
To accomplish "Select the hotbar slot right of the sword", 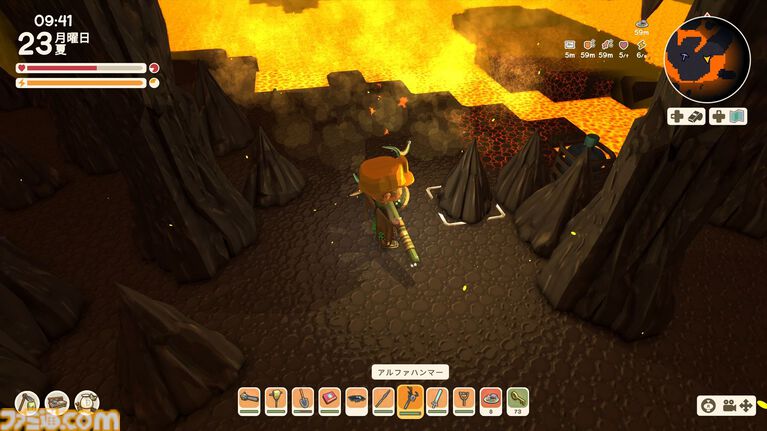I will [463, 401].
